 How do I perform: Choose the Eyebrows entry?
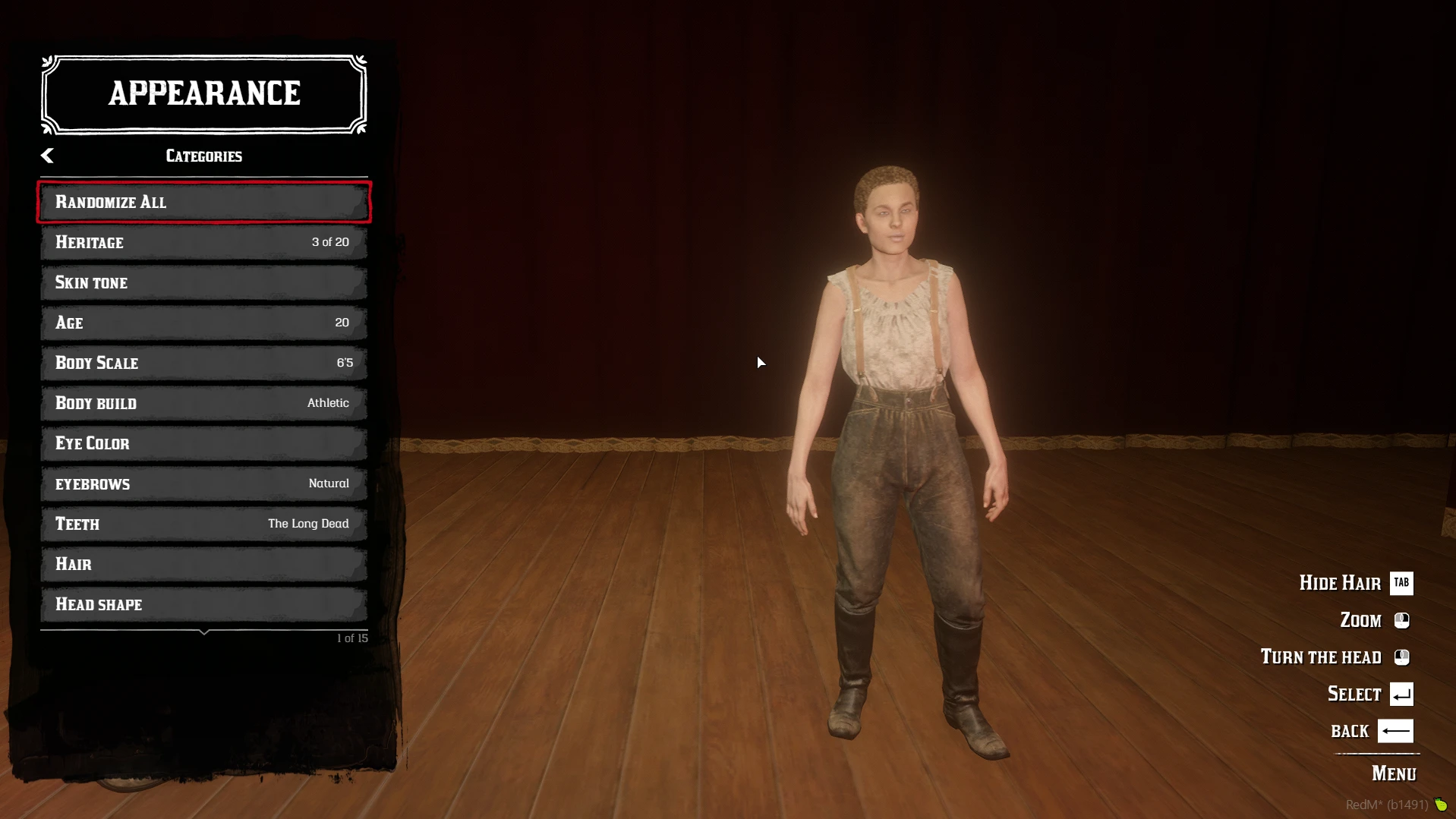point(203,484)
